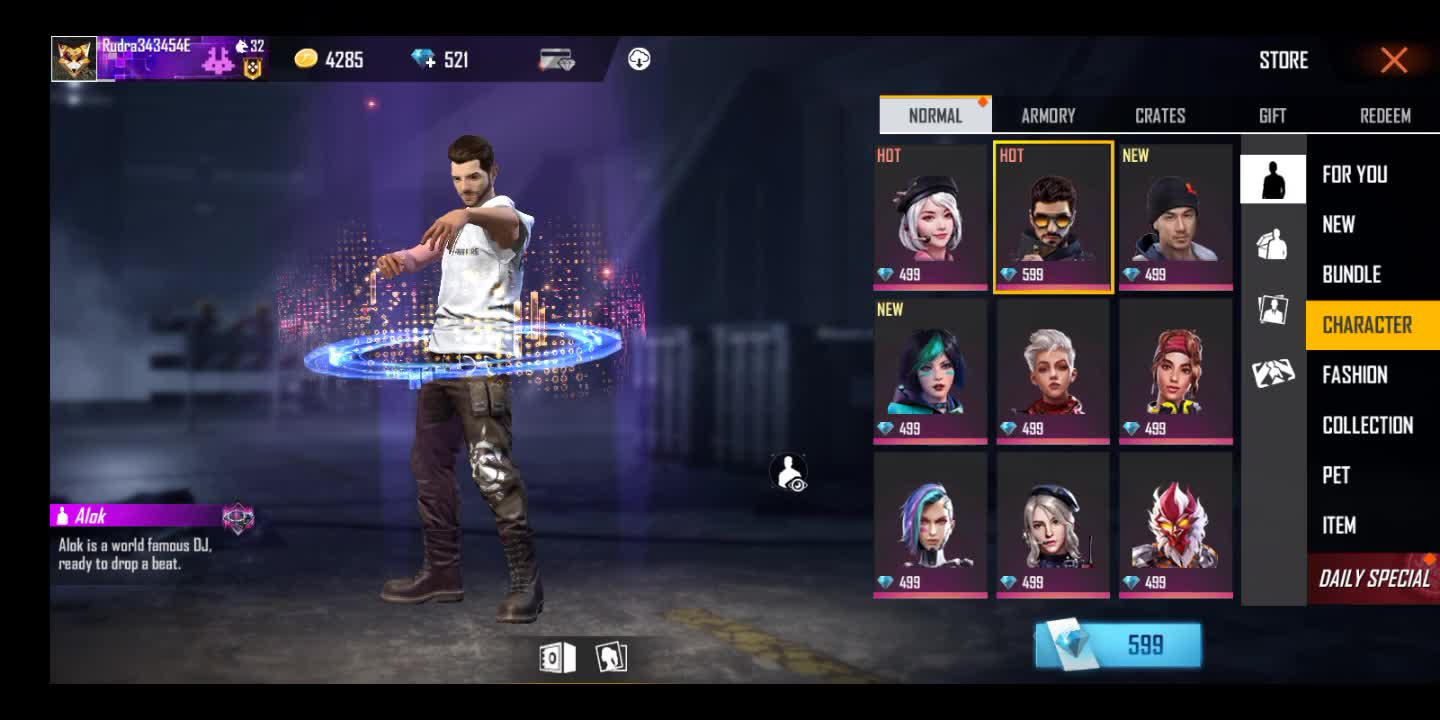The height and width of the screenshot is (720, 1440).
Task: Select the Collection category
Action: [1367, 425]
